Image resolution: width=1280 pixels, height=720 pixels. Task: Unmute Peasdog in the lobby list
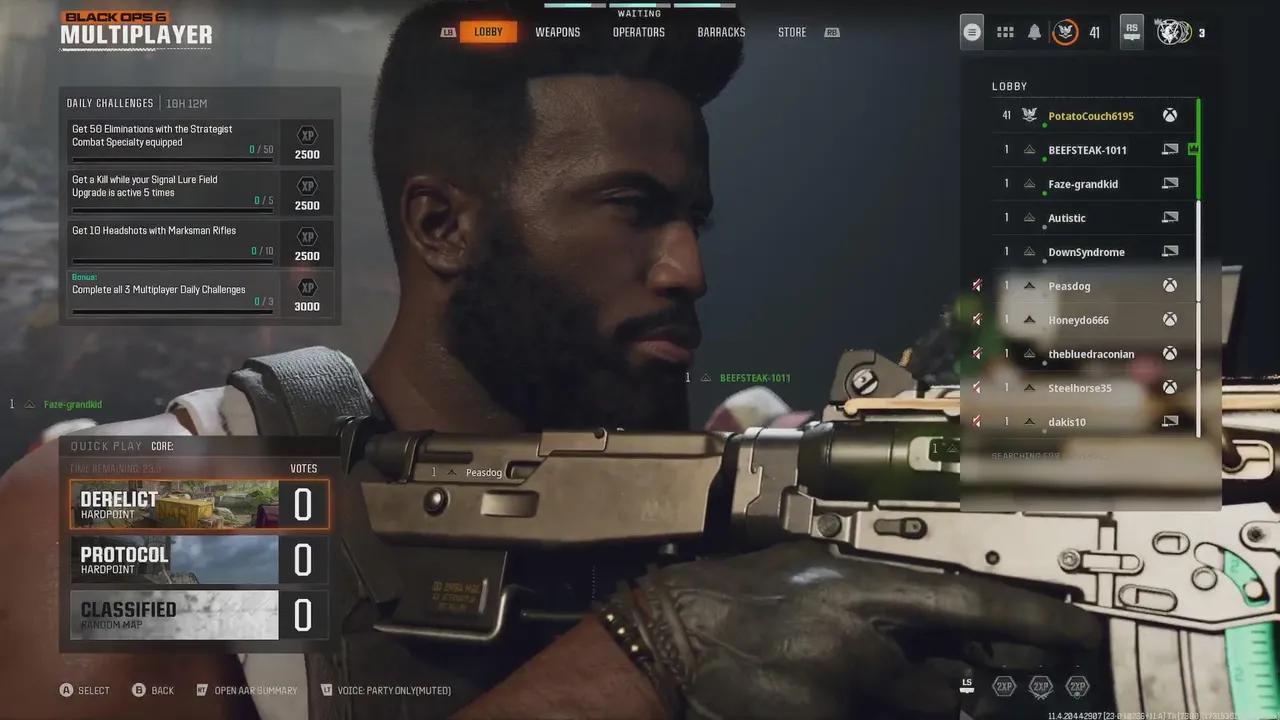pyautogui.click(x=977, y=285)
